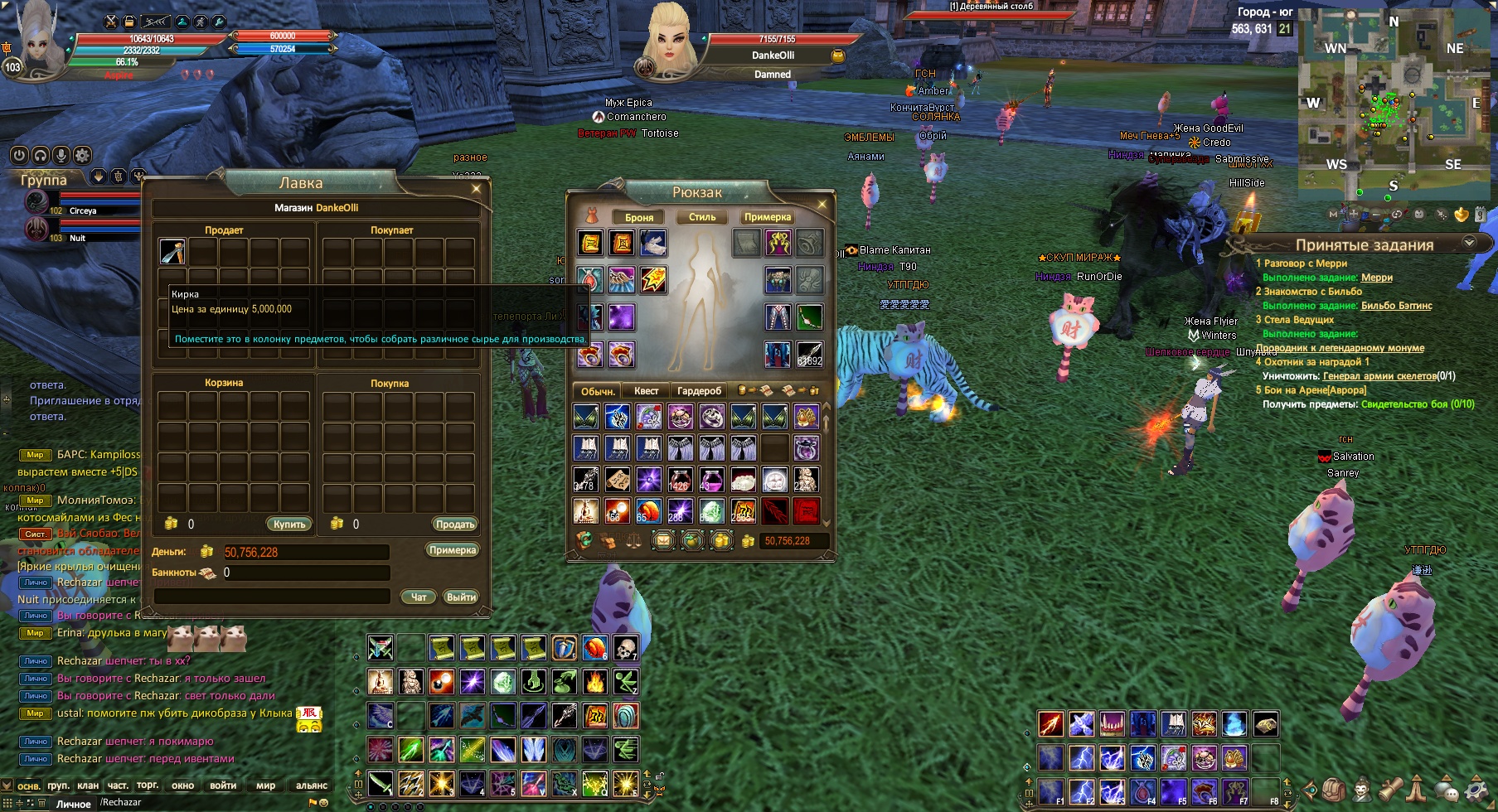Close the Лавка shop window
This screenshot has width=1498, height=812.
pyautogui.click(x=476, y=189)
